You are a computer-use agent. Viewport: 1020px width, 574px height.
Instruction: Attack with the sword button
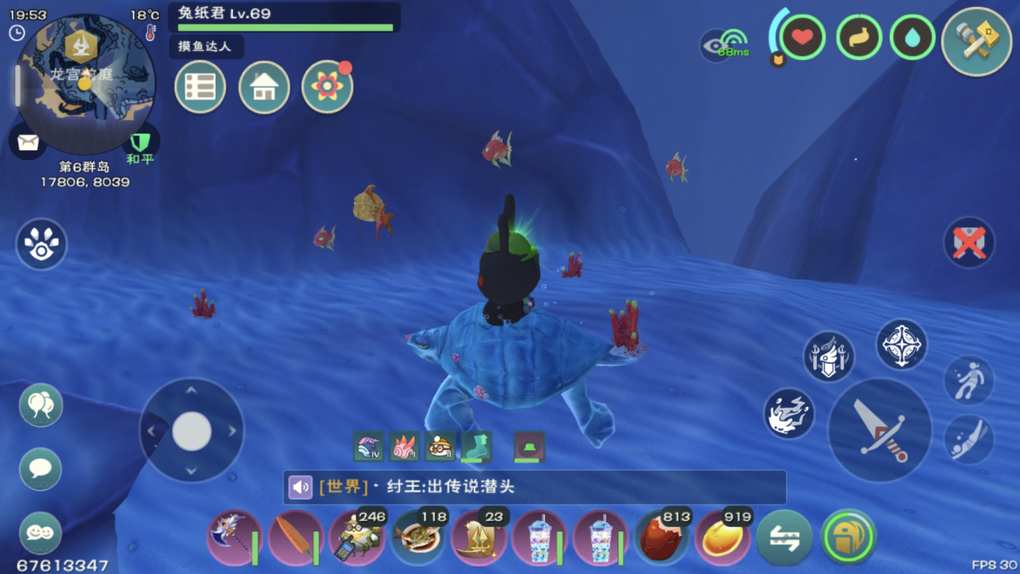click(879, 431)
